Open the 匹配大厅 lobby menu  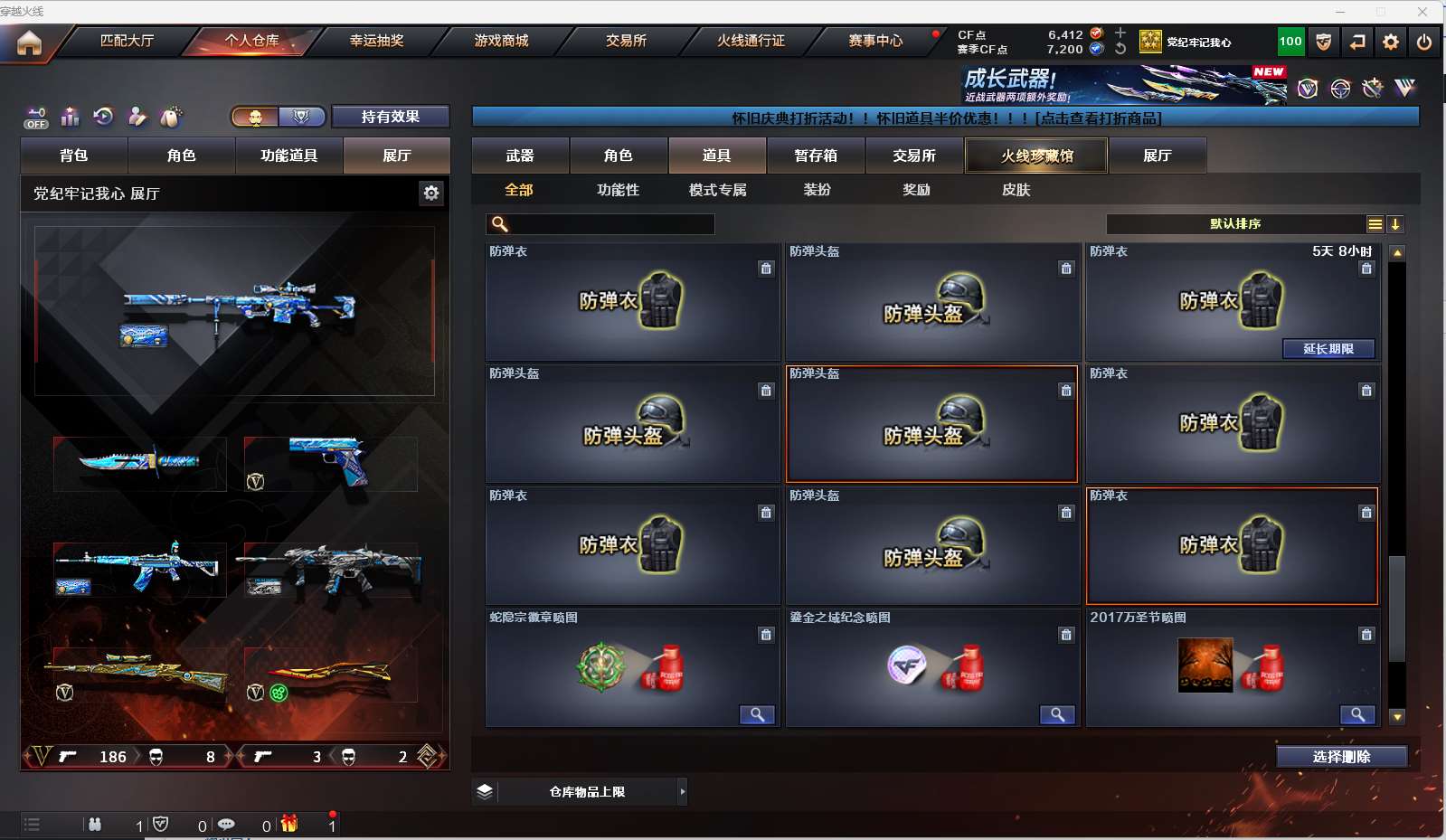[x=127, y=41]
